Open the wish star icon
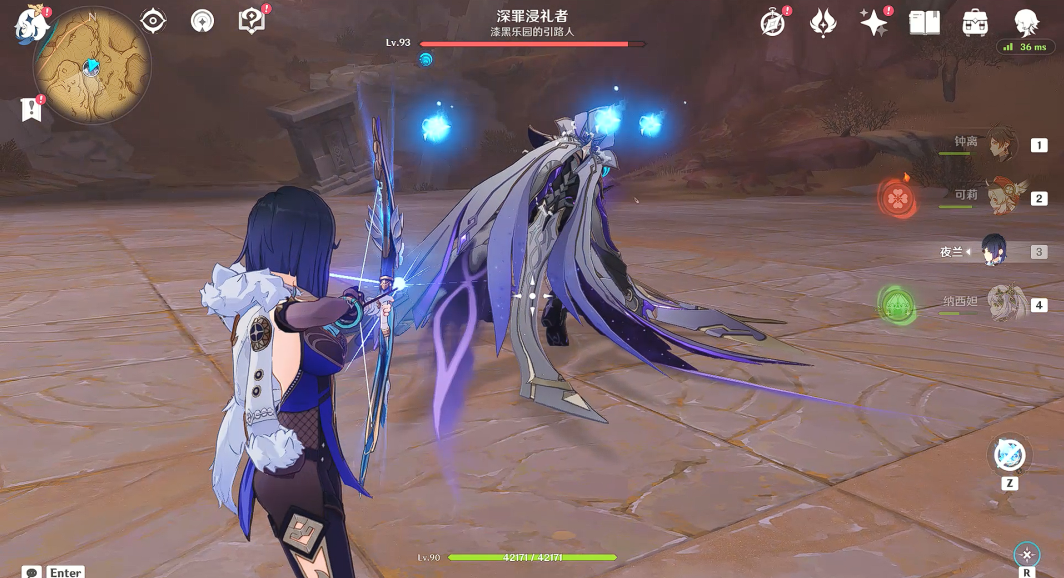The height and width of the screenshot is (578, 1064). coord(873,22)
